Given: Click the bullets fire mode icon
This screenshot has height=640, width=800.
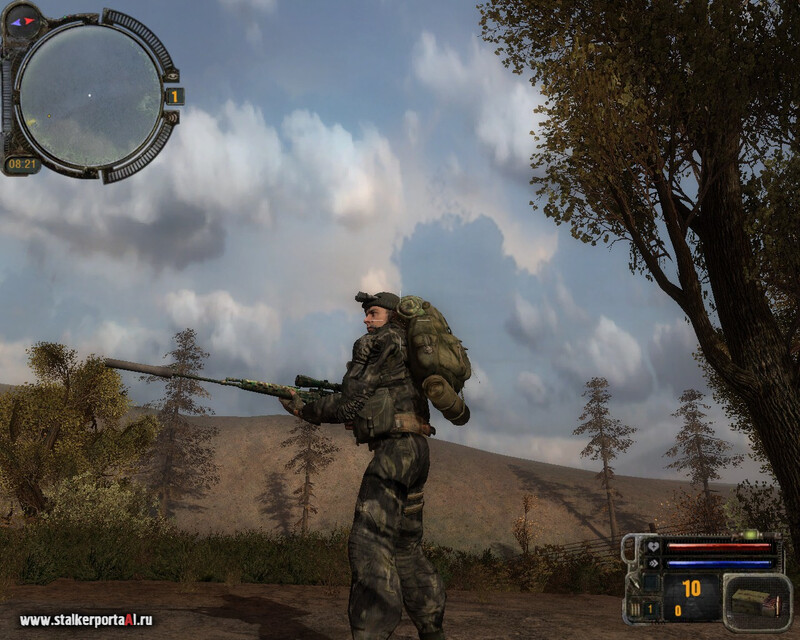Looking at the screenshot, I should (633, 606).
